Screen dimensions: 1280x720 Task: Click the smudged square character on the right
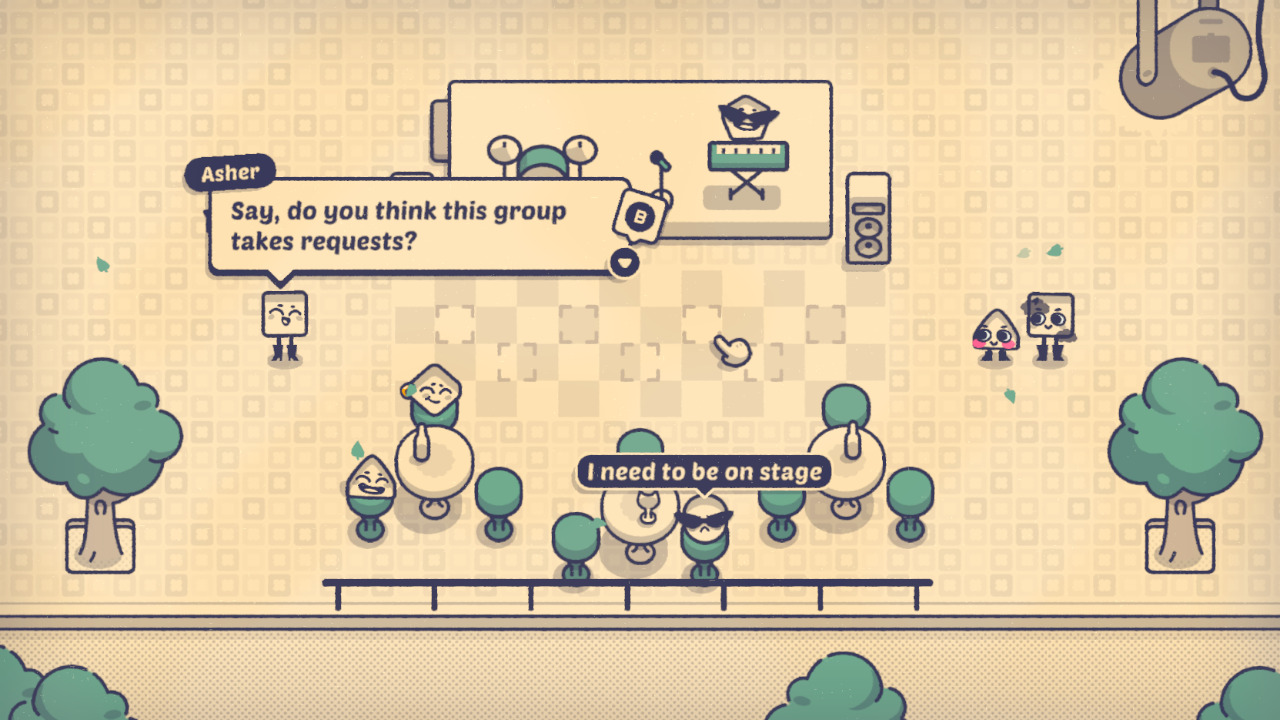(x=1046, y=320)
